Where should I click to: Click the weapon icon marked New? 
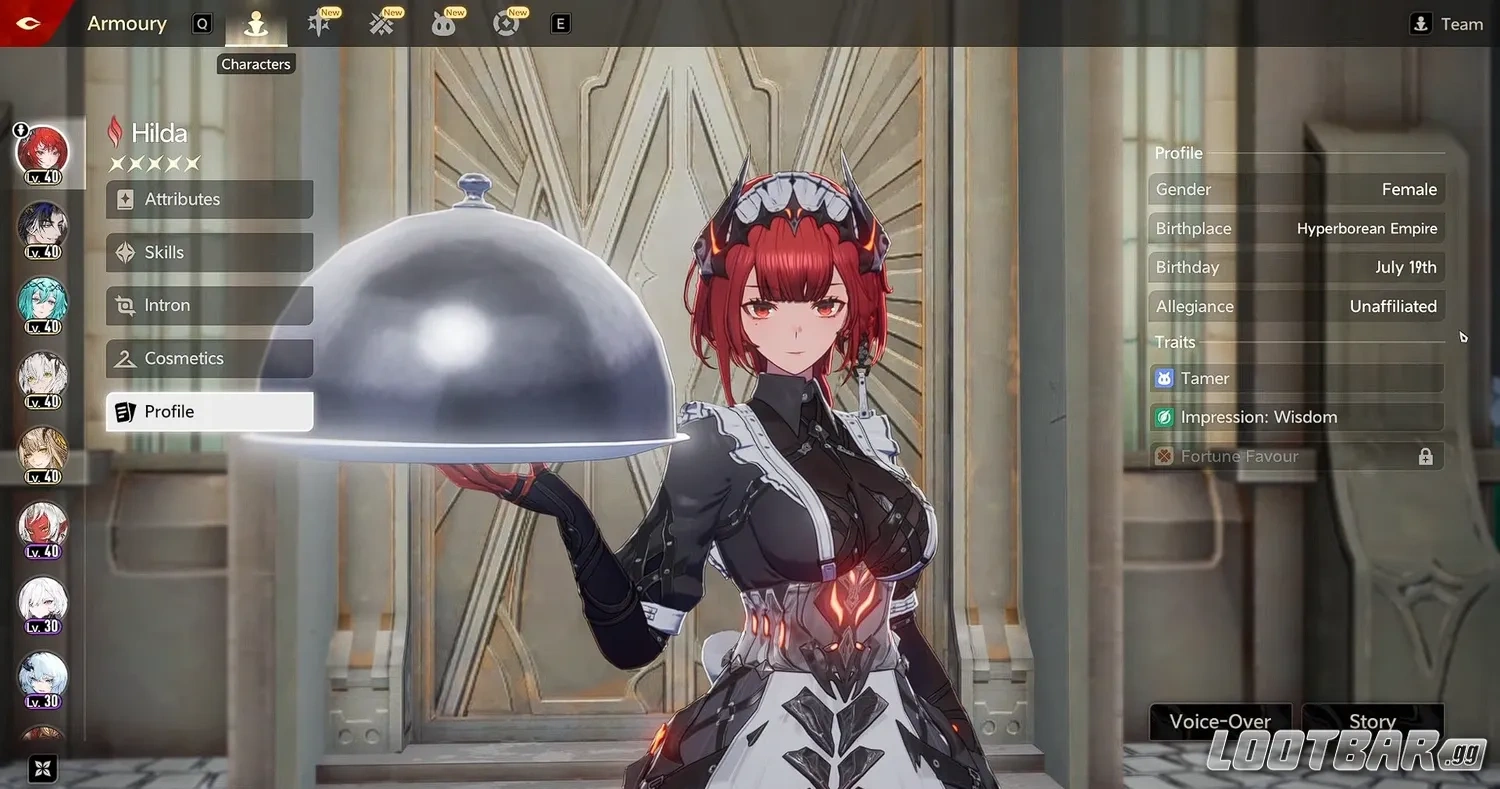pos(319,24)
